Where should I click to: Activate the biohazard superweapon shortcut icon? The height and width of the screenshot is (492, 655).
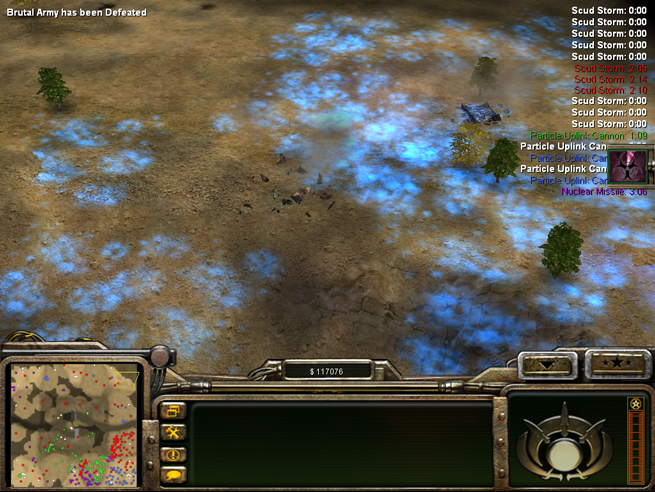point(632,164)
